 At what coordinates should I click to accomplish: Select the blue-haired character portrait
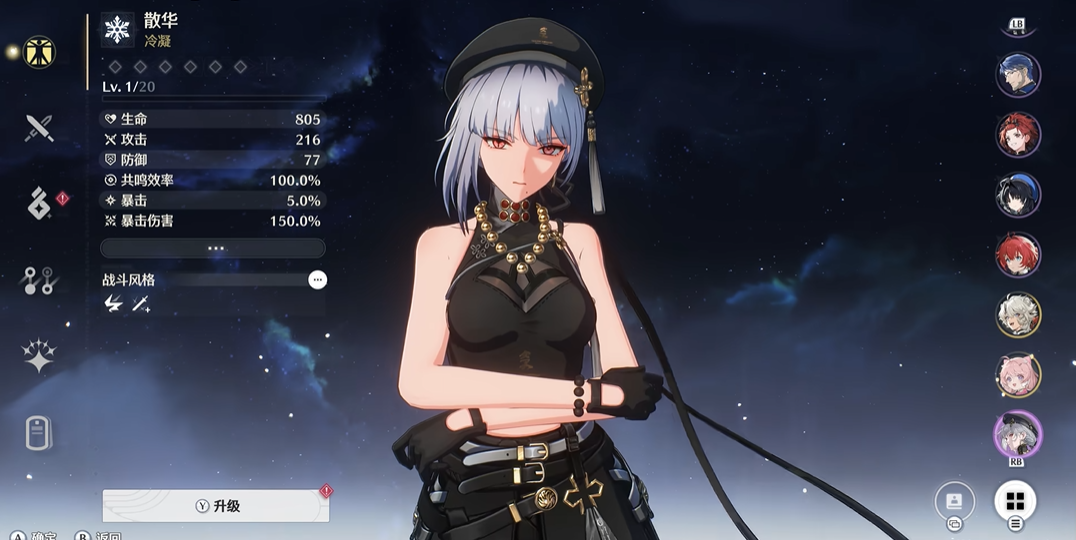pos(1018,75)
